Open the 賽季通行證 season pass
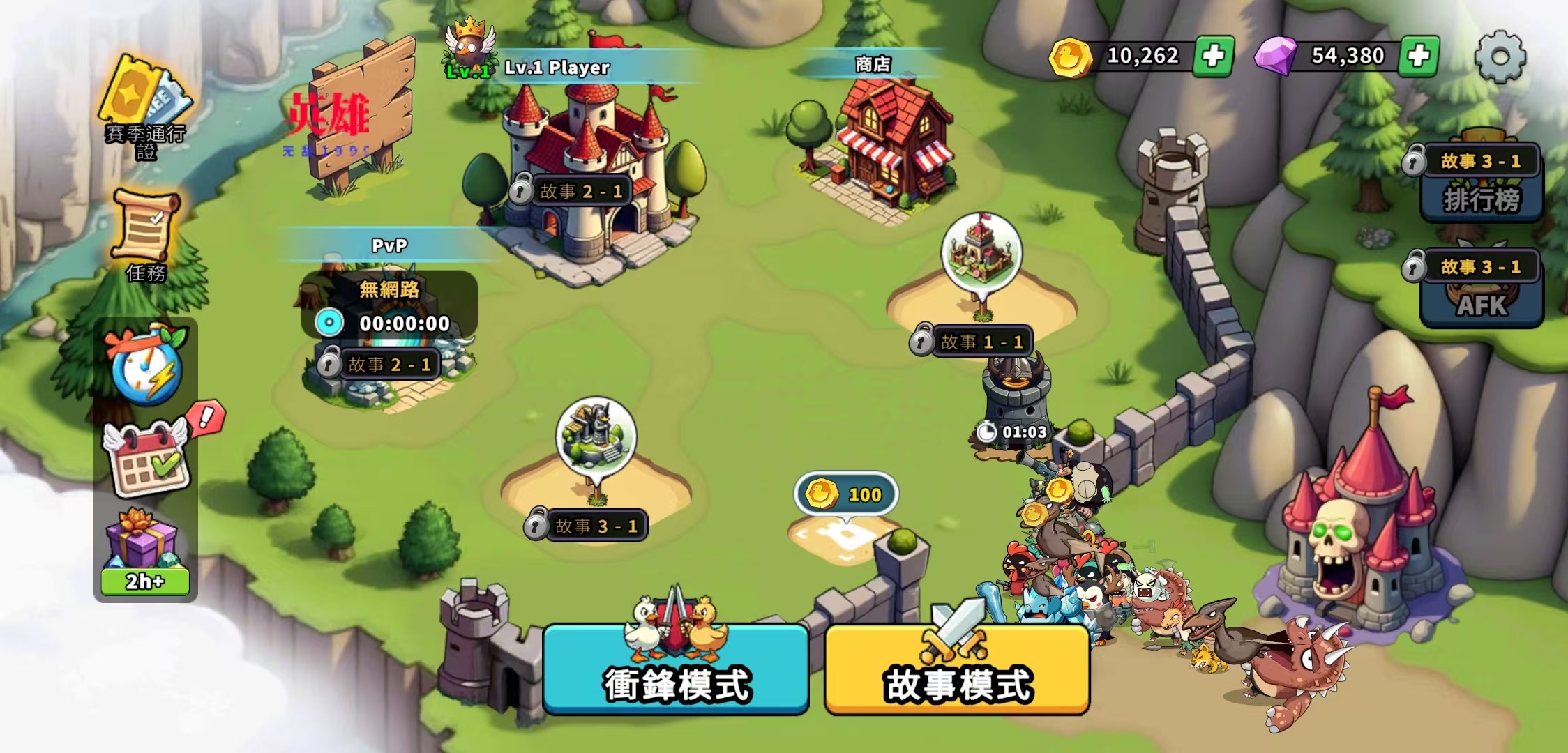1568x753 pixels. point(145,105)
